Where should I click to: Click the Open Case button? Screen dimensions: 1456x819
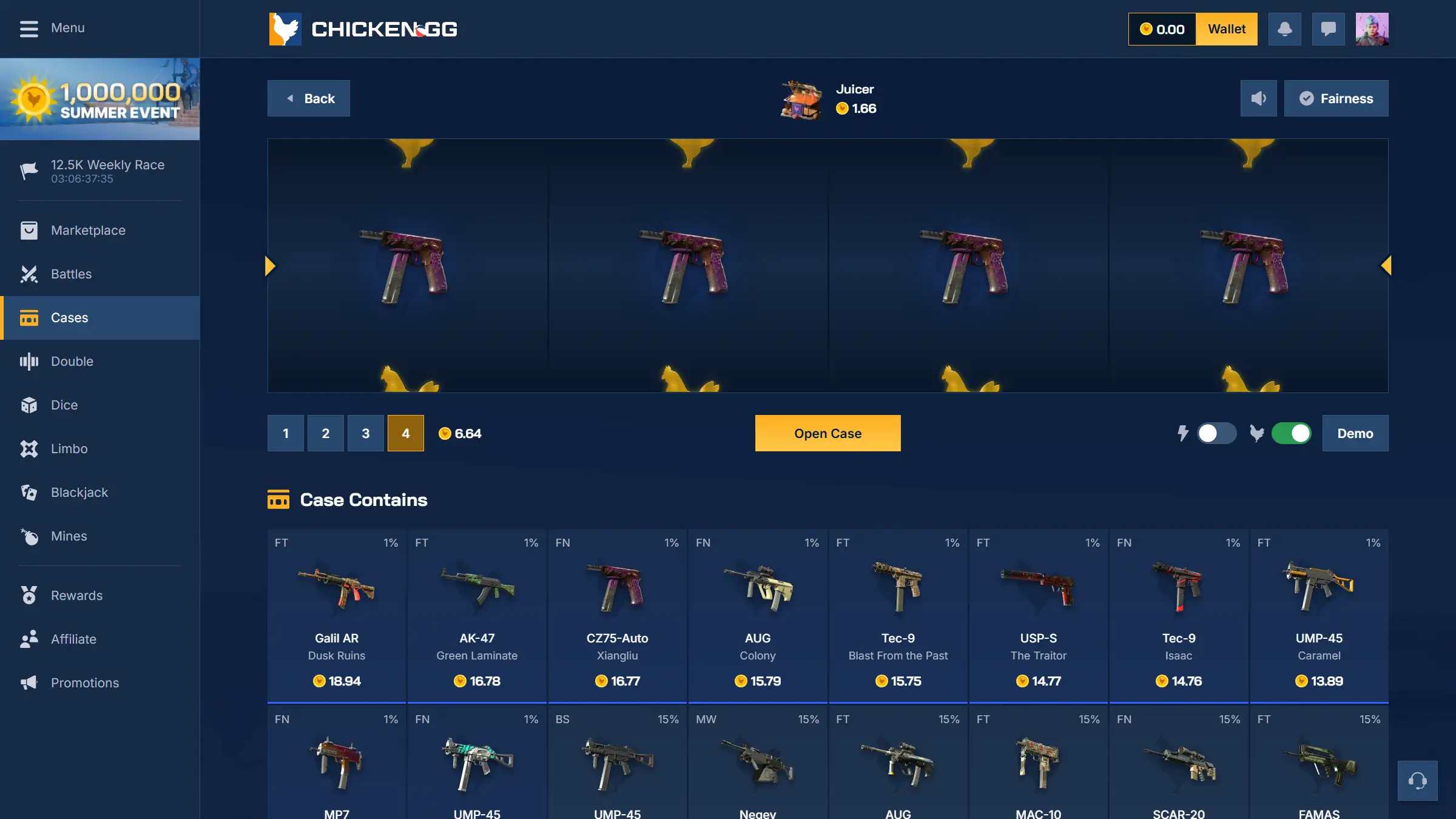tap(827, 433)
